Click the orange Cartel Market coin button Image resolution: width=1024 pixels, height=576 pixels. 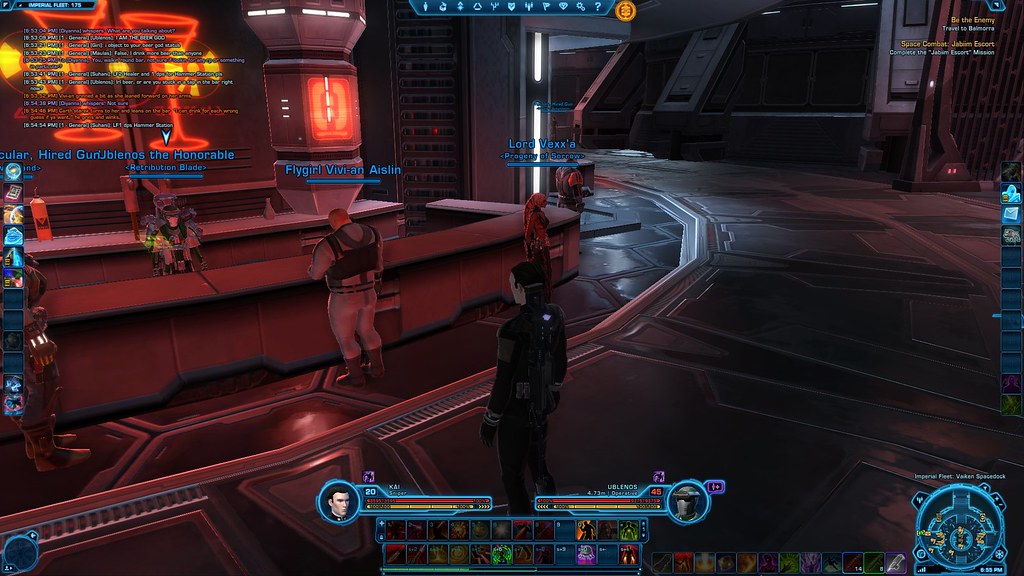coord(627,10)
